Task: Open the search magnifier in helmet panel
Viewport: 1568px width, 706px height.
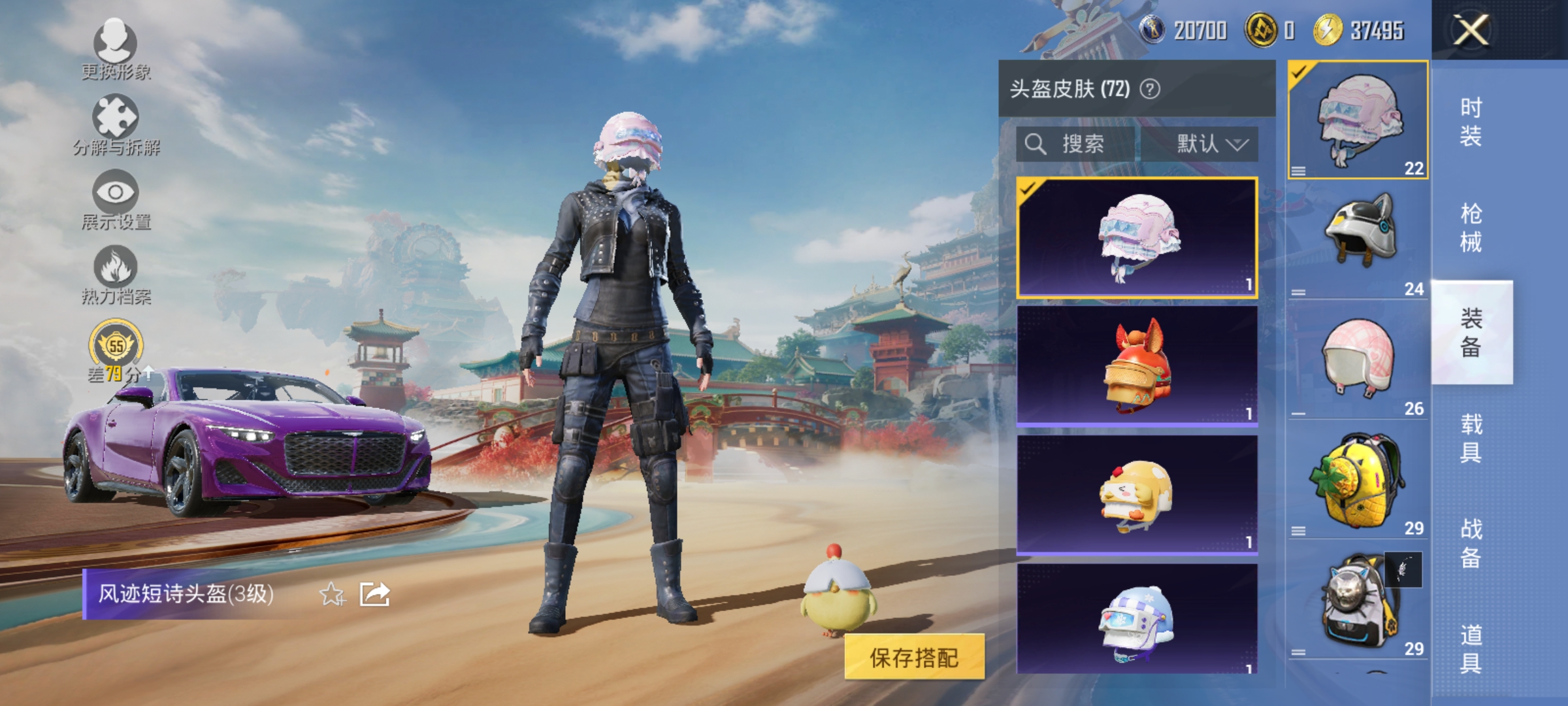Action: tap(1036, 144)
